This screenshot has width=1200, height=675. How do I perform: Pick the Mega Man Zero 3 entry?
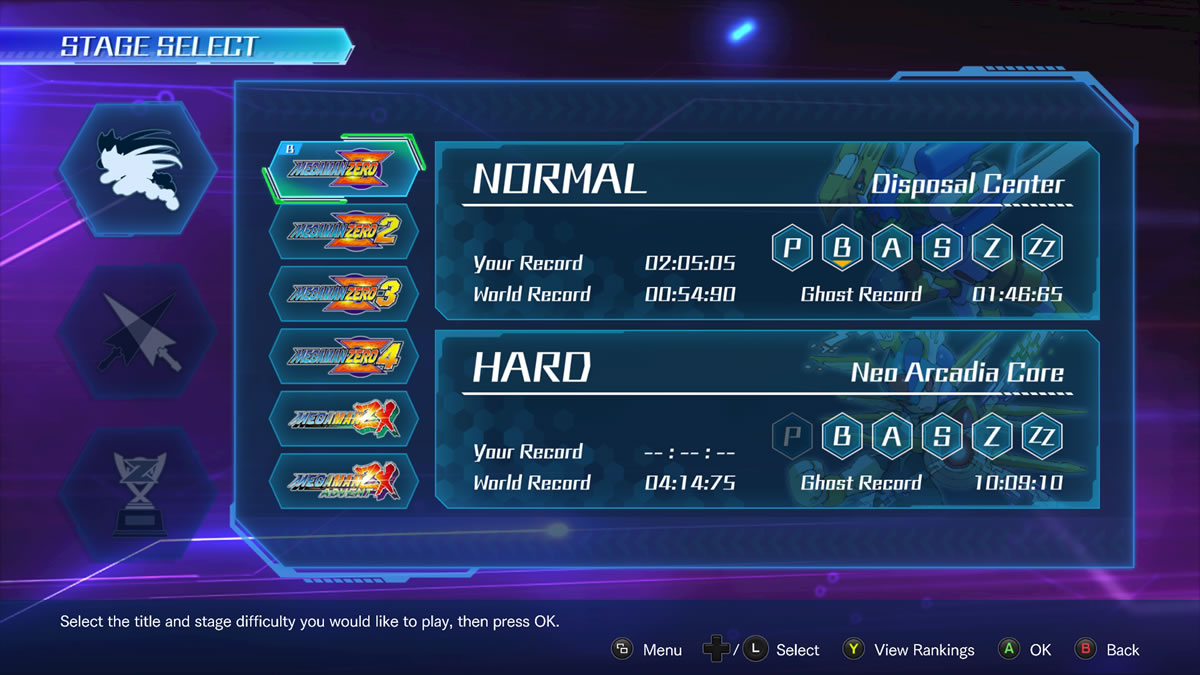pyautogui.click(x=343, y=294)
